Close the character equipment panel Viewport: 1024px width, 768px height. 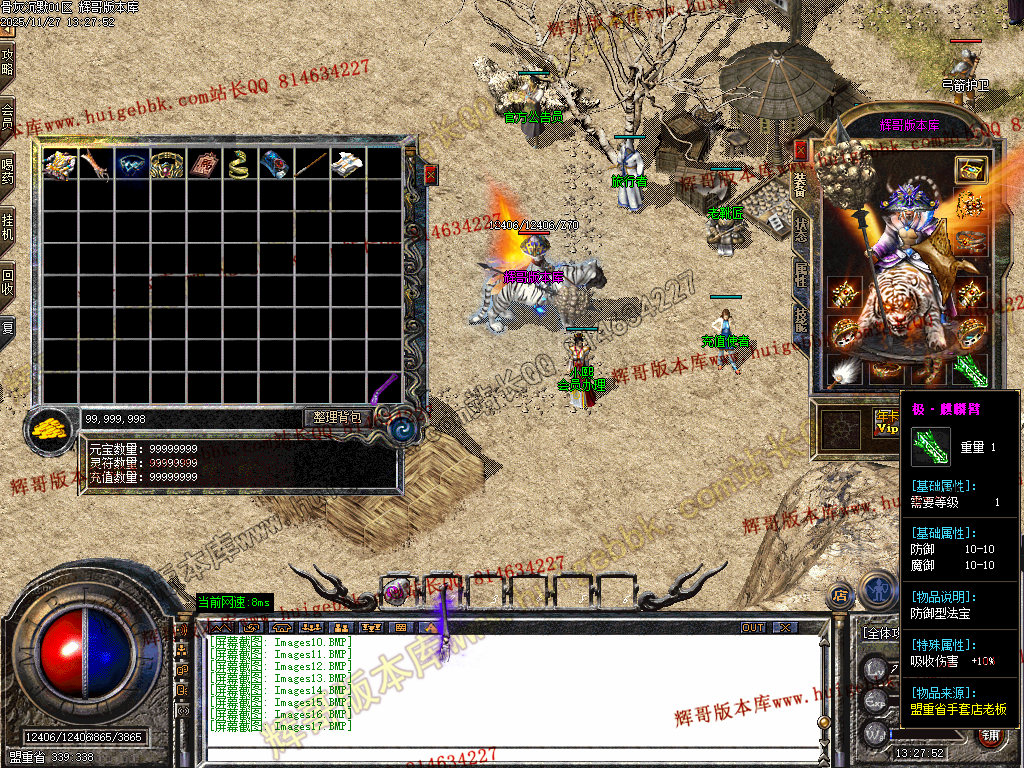point(800,150)
